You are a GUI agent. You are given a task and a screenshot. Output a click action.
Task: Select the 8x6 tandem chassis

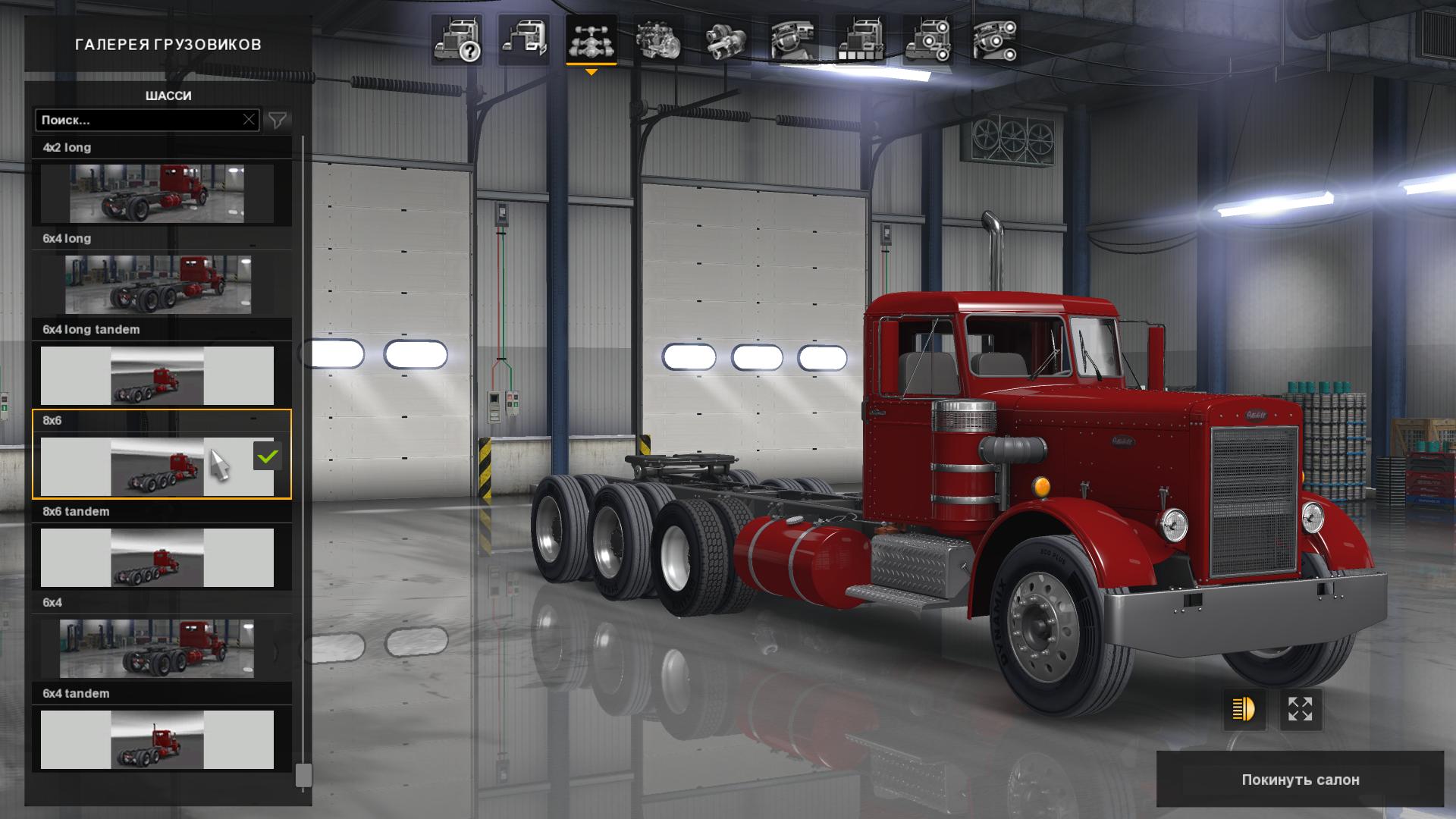157,557
